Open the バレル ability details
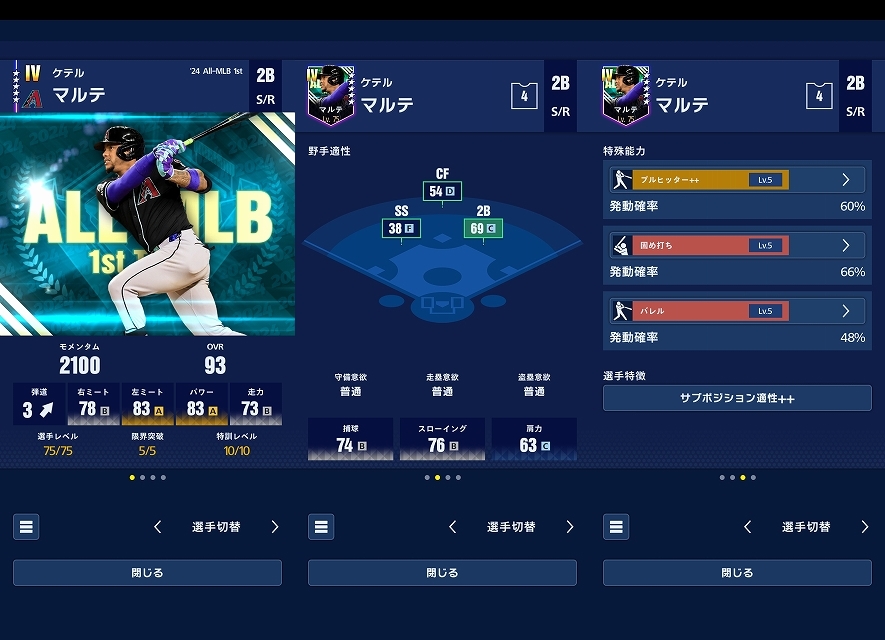Image resolution: width=885 pixels, height=640 pixels. (x=737, y=311)
